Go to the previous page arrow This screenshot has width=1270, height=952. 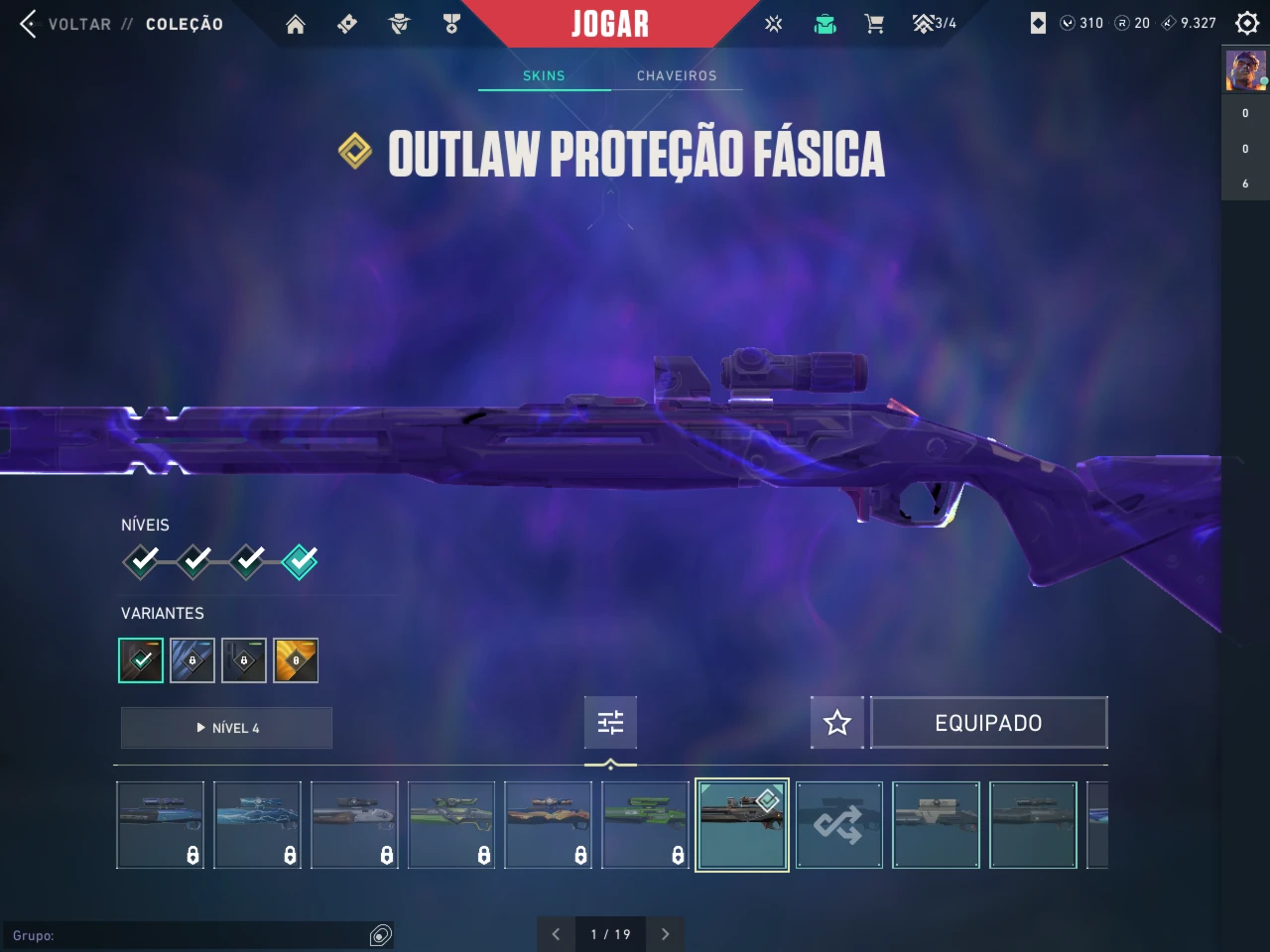556,934
